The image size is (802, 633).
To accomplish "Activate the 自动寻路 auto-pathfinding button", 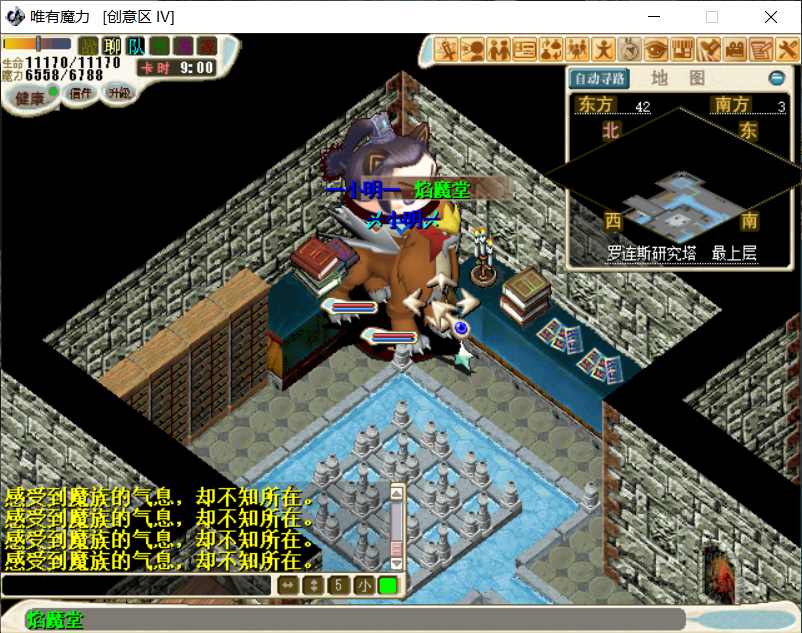I will pos(598,79).
